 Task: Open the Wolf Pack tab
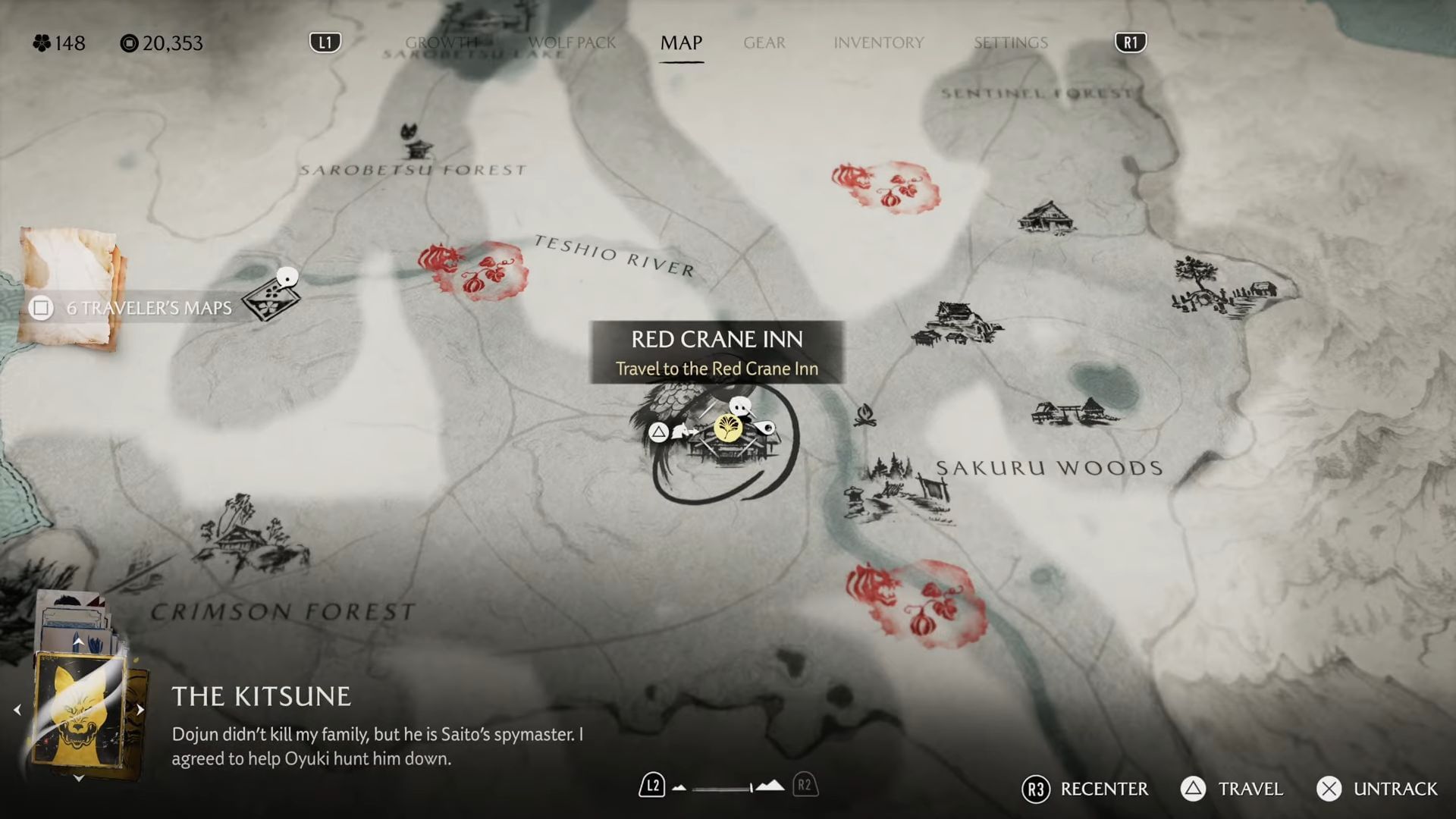(572, 42)
